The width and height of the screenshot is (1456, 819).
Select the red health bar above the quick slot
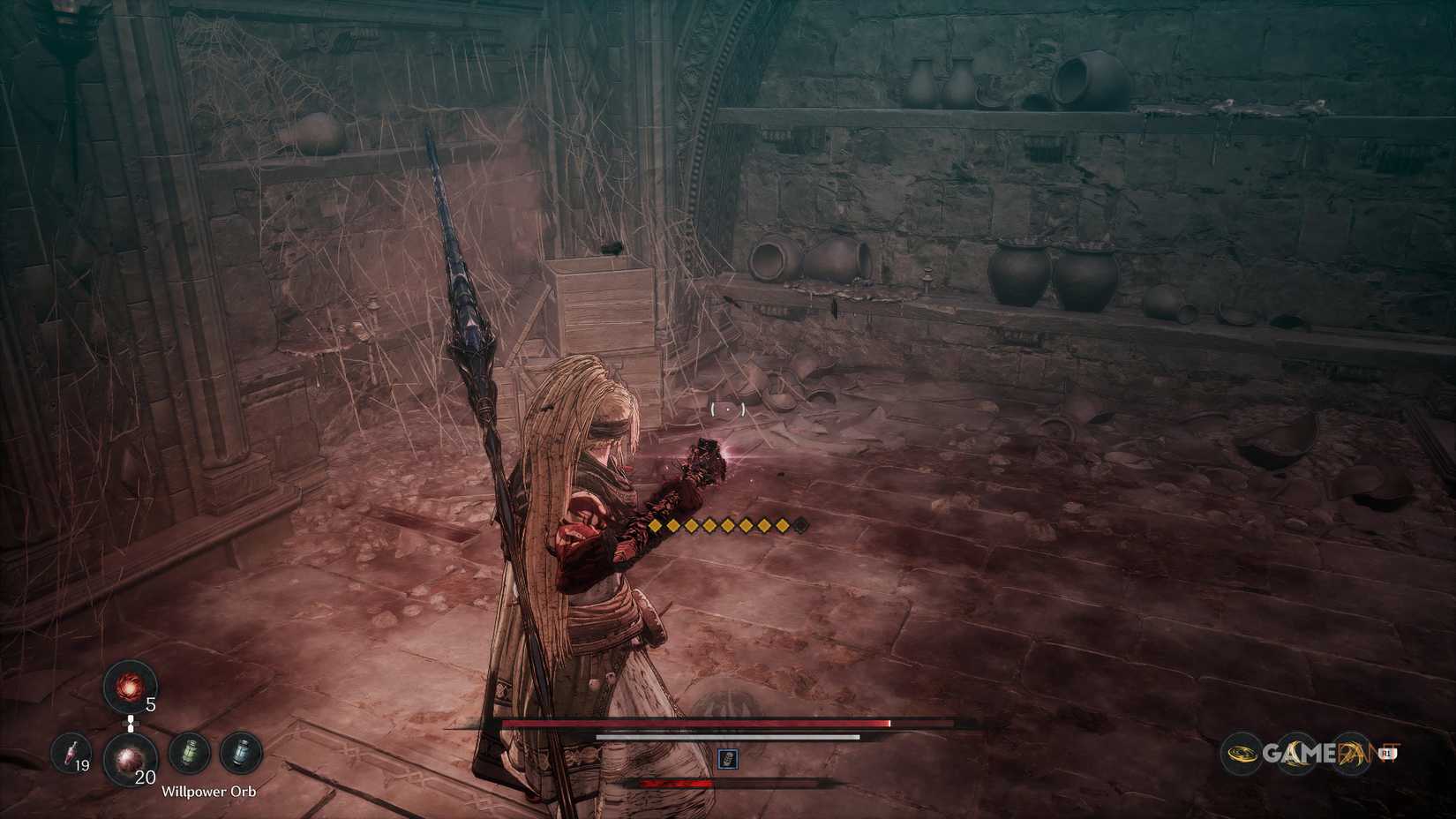pyautogui.click(x=697, y=725)
